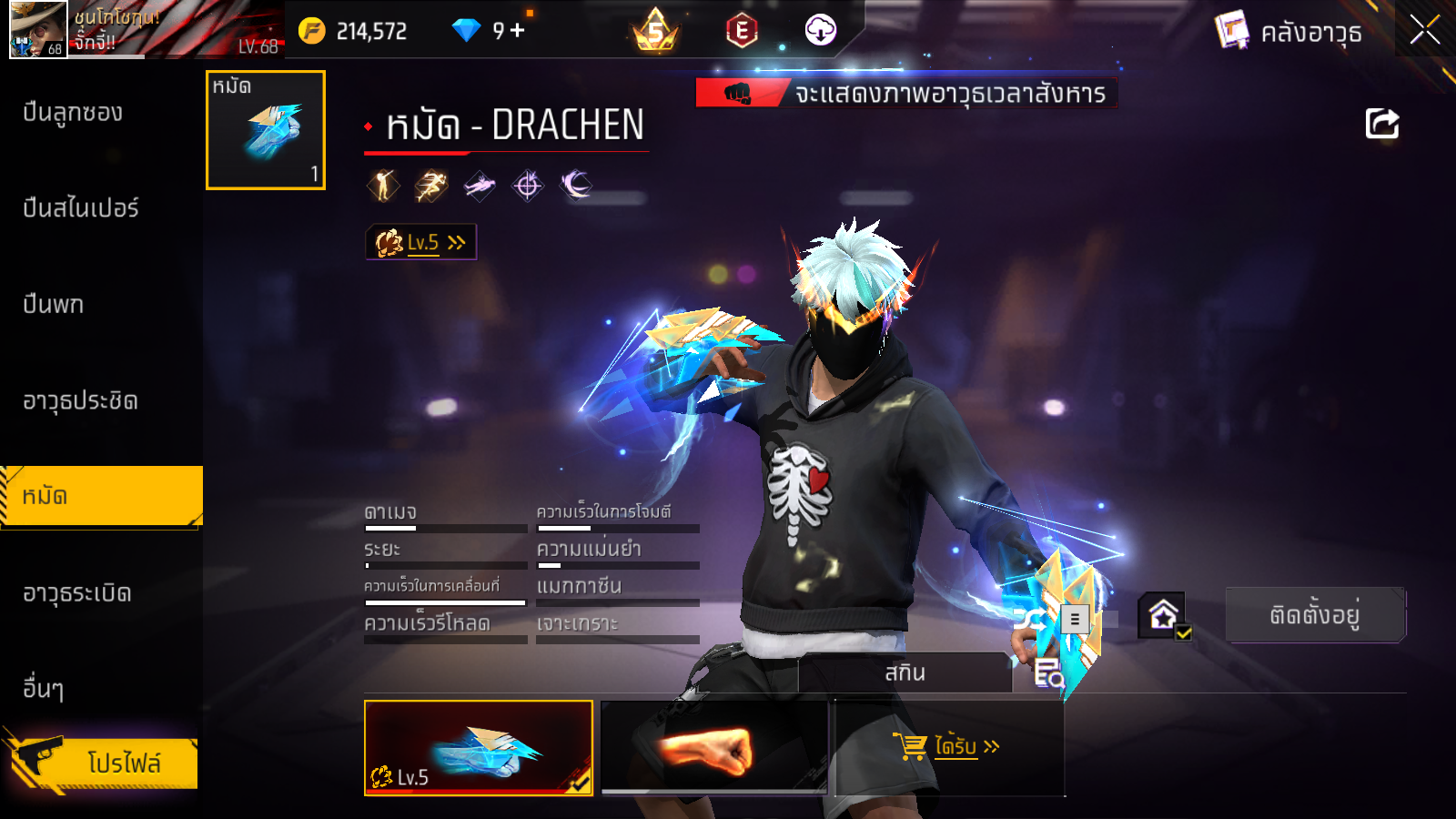
Task: Open the อื่นๆ category
Action: pyautogui.click(x=43, y=689)
